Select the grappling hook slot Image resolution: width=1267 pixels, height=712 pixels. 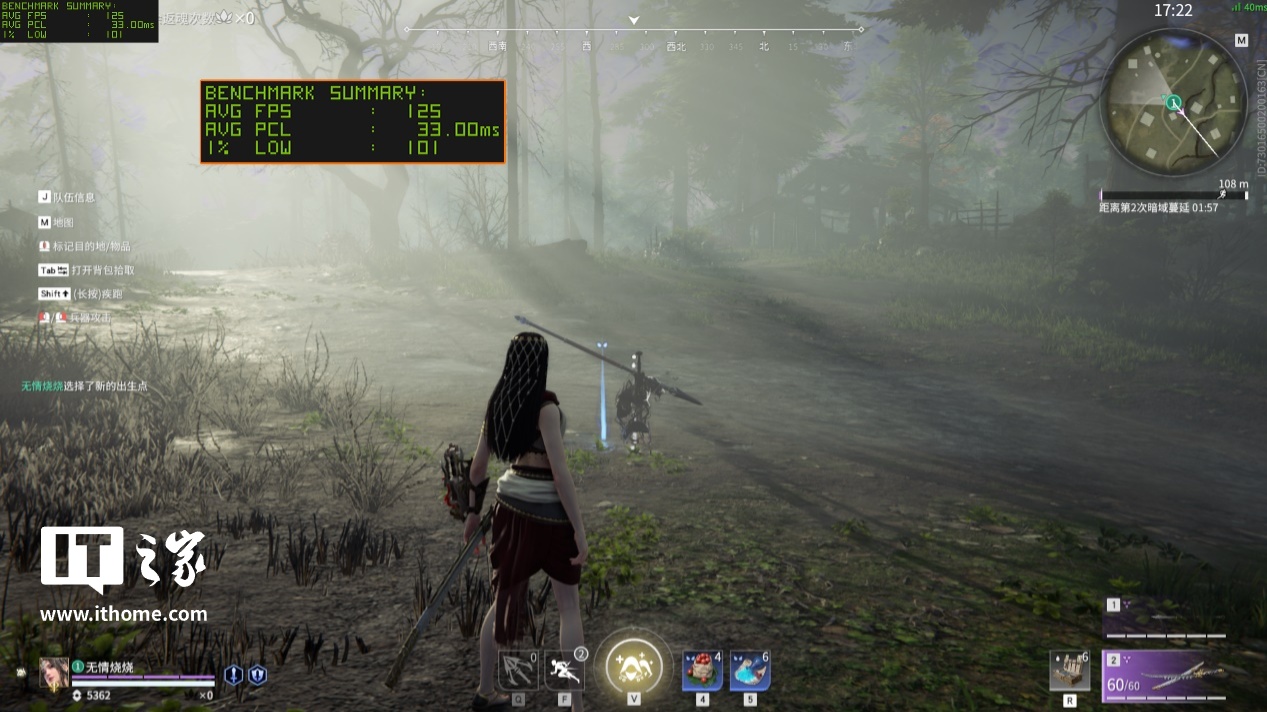click(518, 670)
